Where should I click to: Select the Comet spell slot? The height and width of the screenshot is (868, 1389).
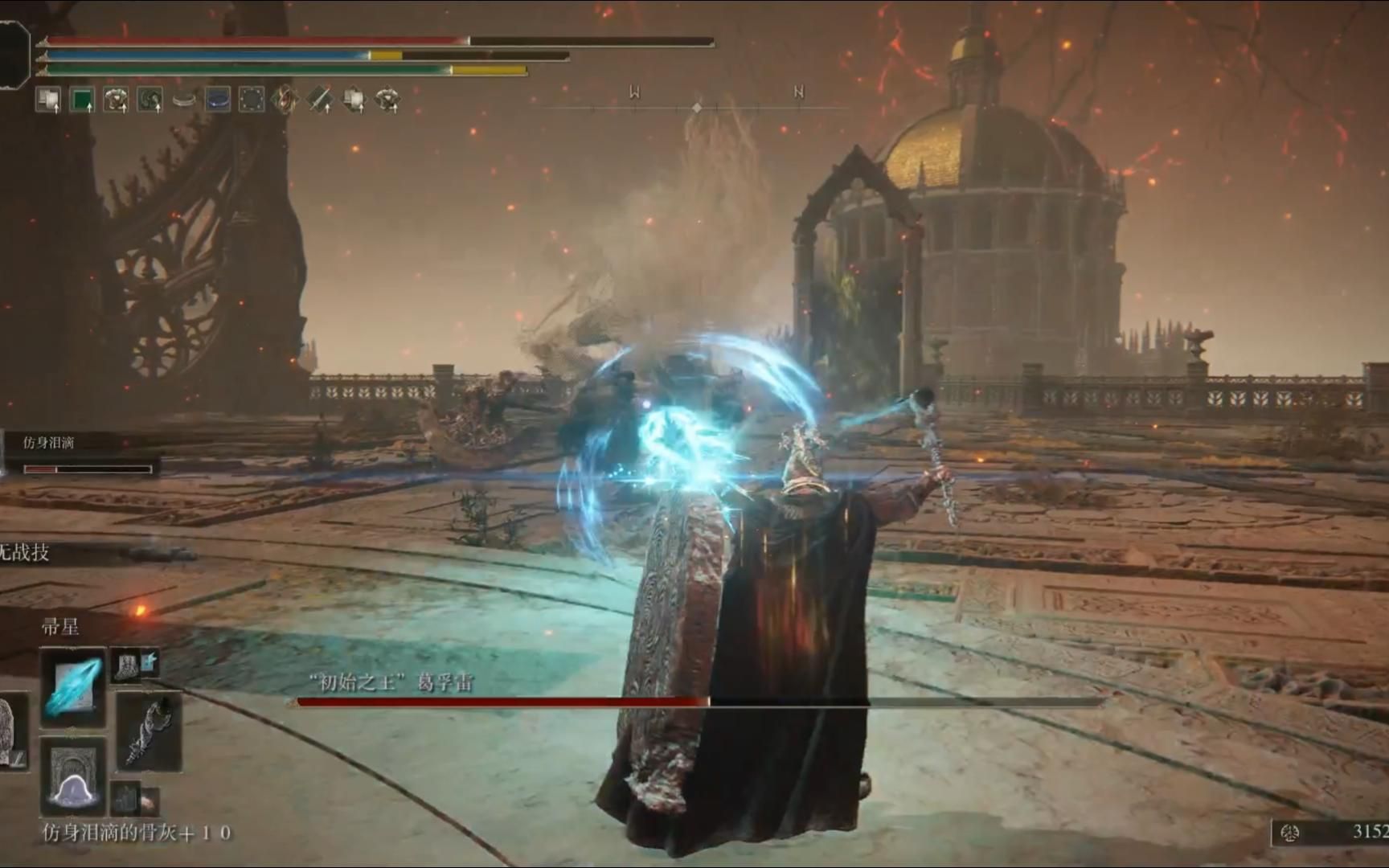tap(72, 687)
